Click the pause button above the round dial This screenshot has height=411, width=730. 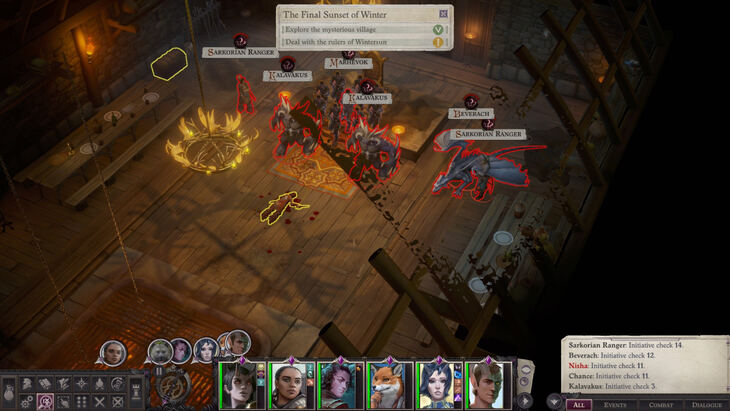[157, 370]
